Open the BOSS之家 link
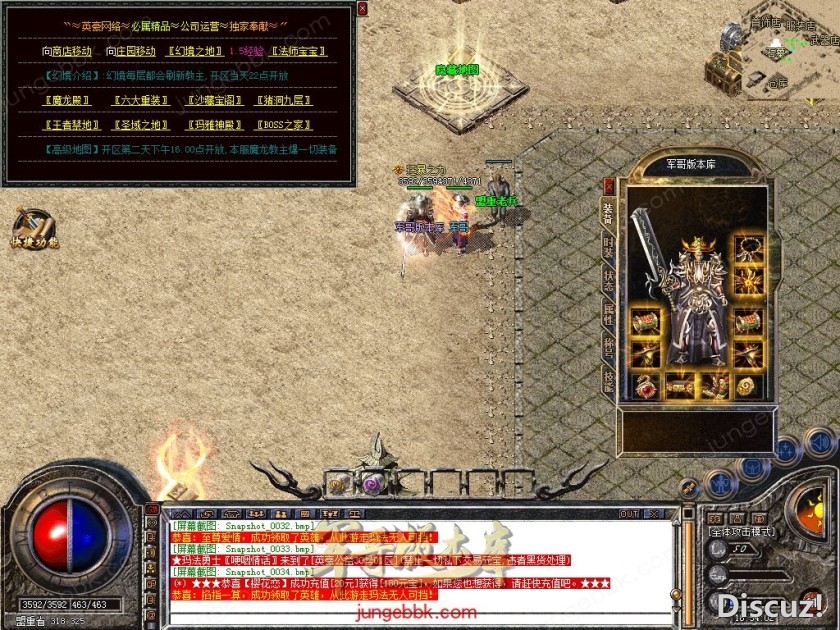The width and height of the screenshot is (840, 630). [x=283, y=125]
